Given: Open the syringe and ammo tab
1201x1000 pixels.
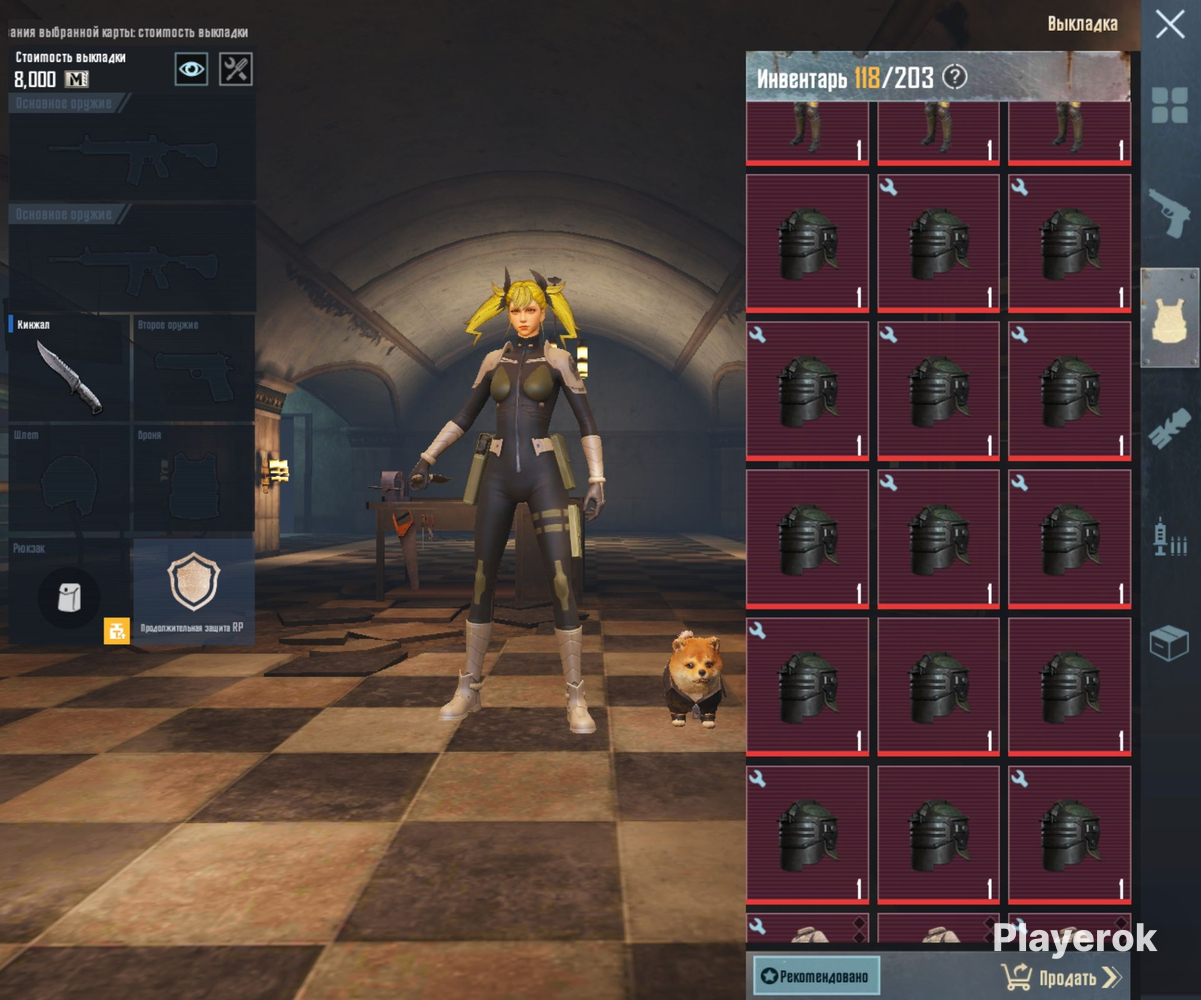Looking at the screenshot, I should coord(1169,537).
